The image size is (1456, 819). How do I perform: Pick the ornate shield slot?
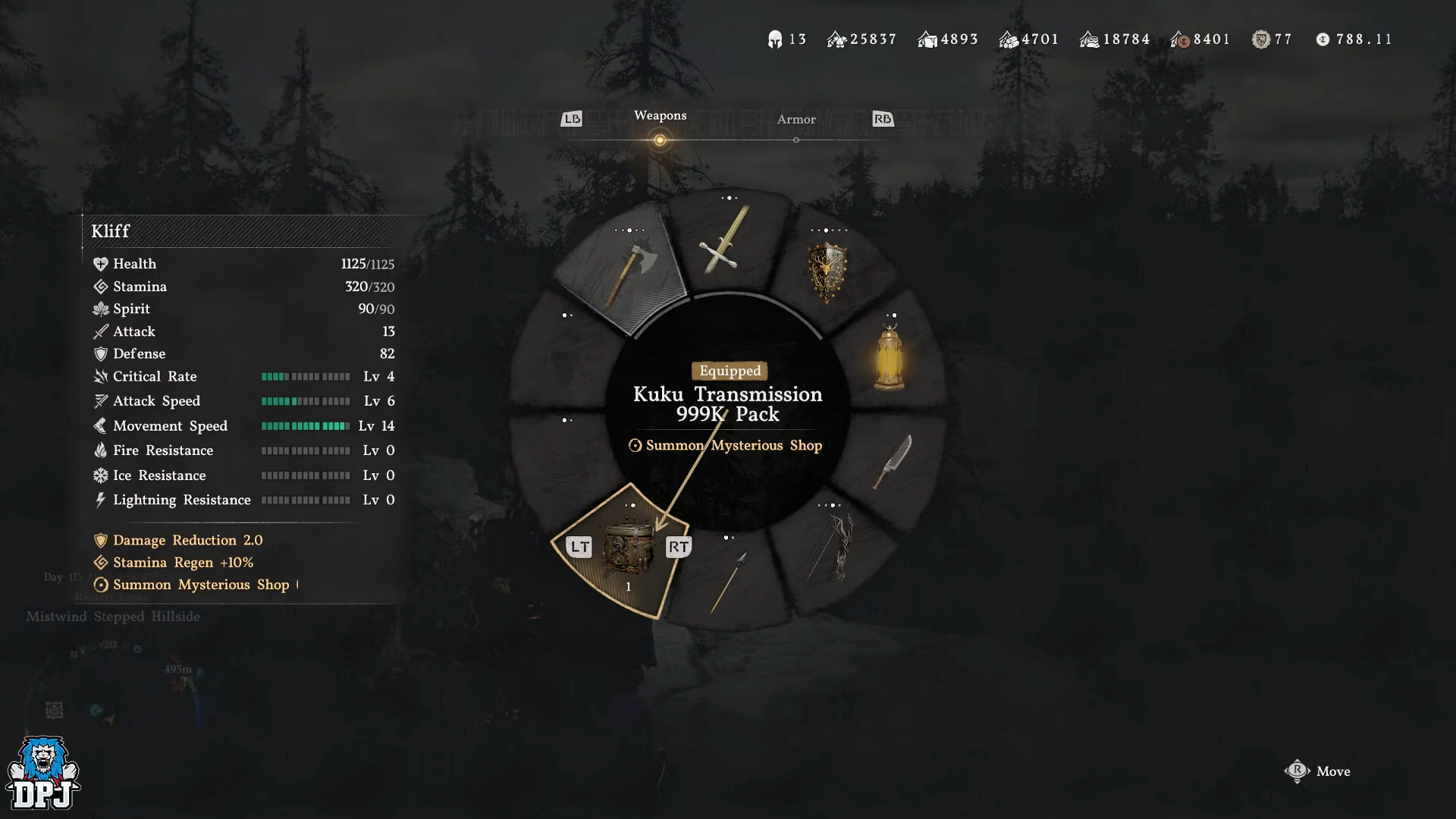(x=827, y=271)
